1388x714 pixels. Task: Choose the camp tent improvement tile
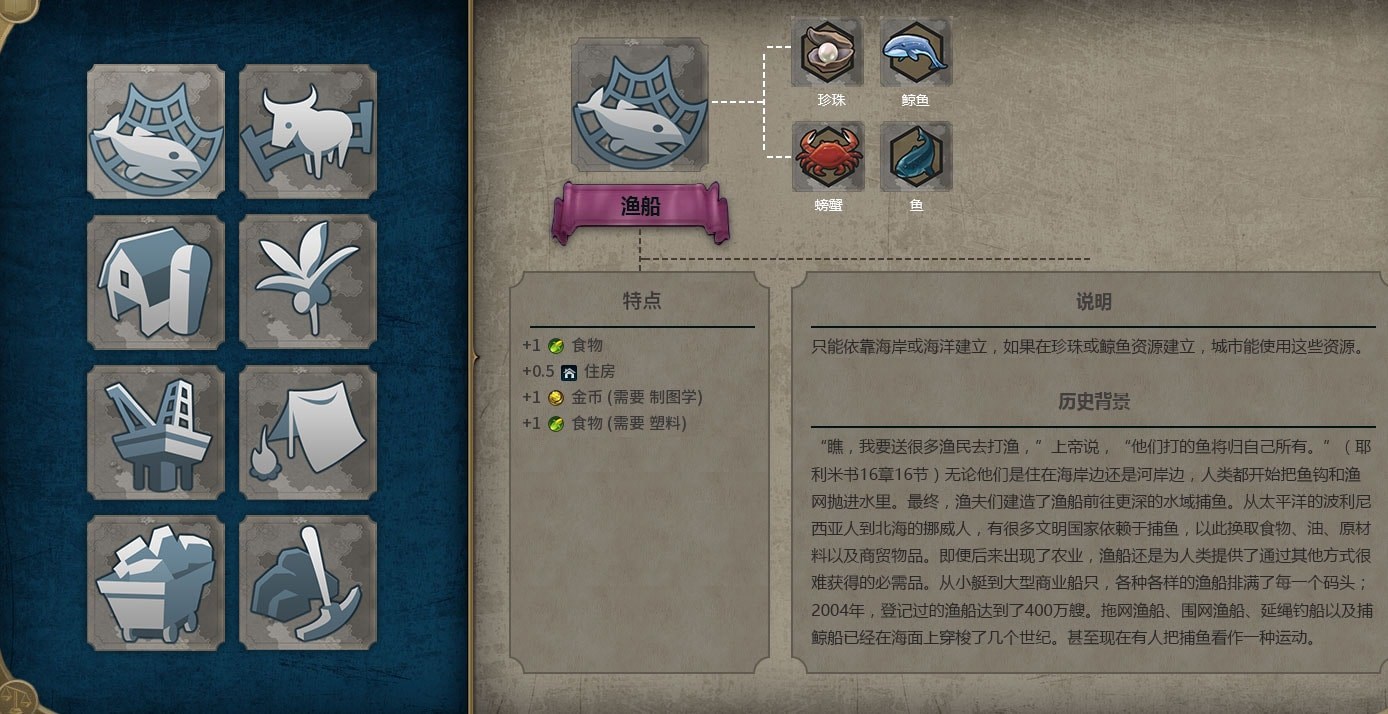coord(308,432)
